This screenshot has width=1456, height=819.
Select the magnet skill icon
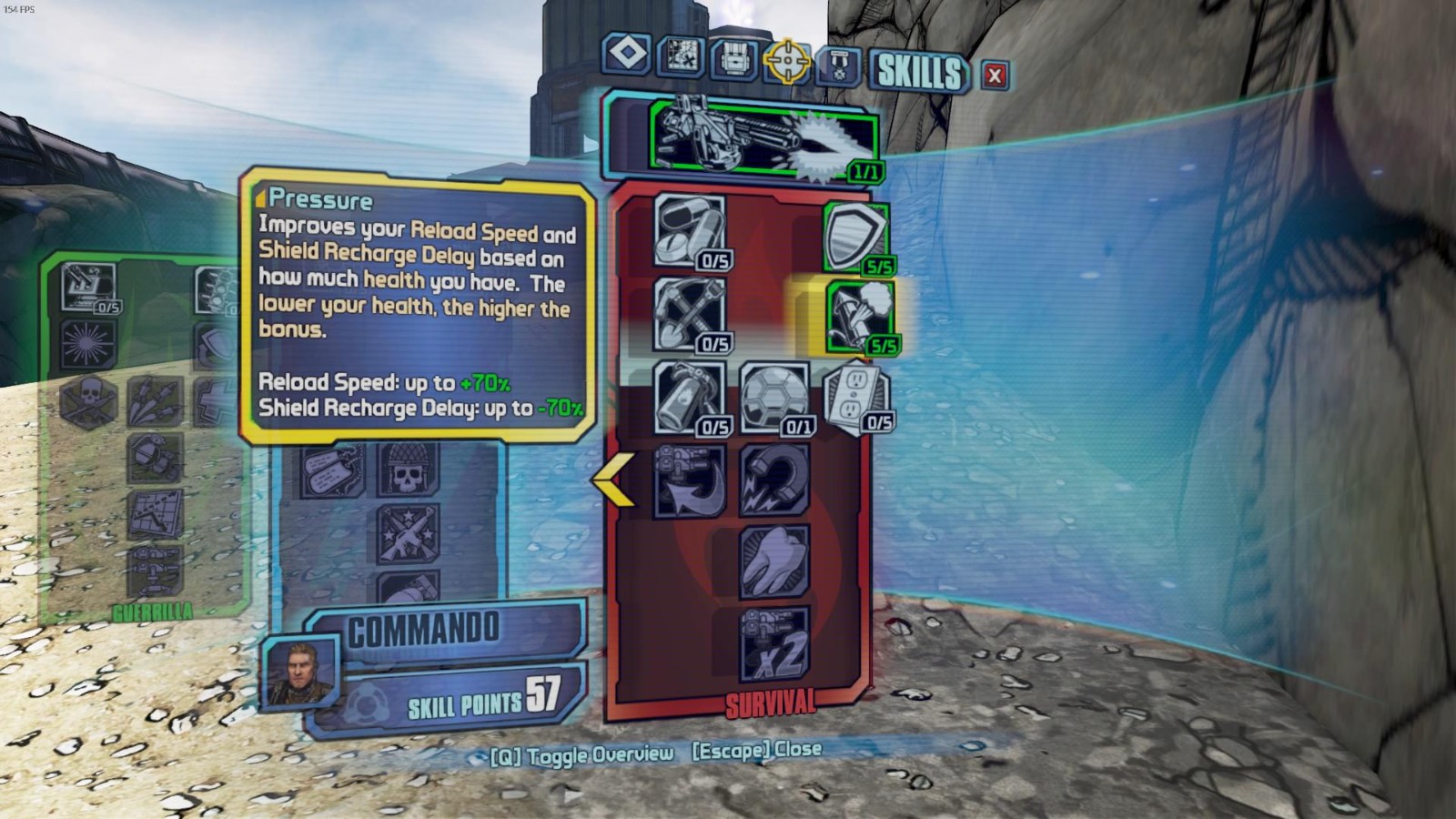coord(773,480)
